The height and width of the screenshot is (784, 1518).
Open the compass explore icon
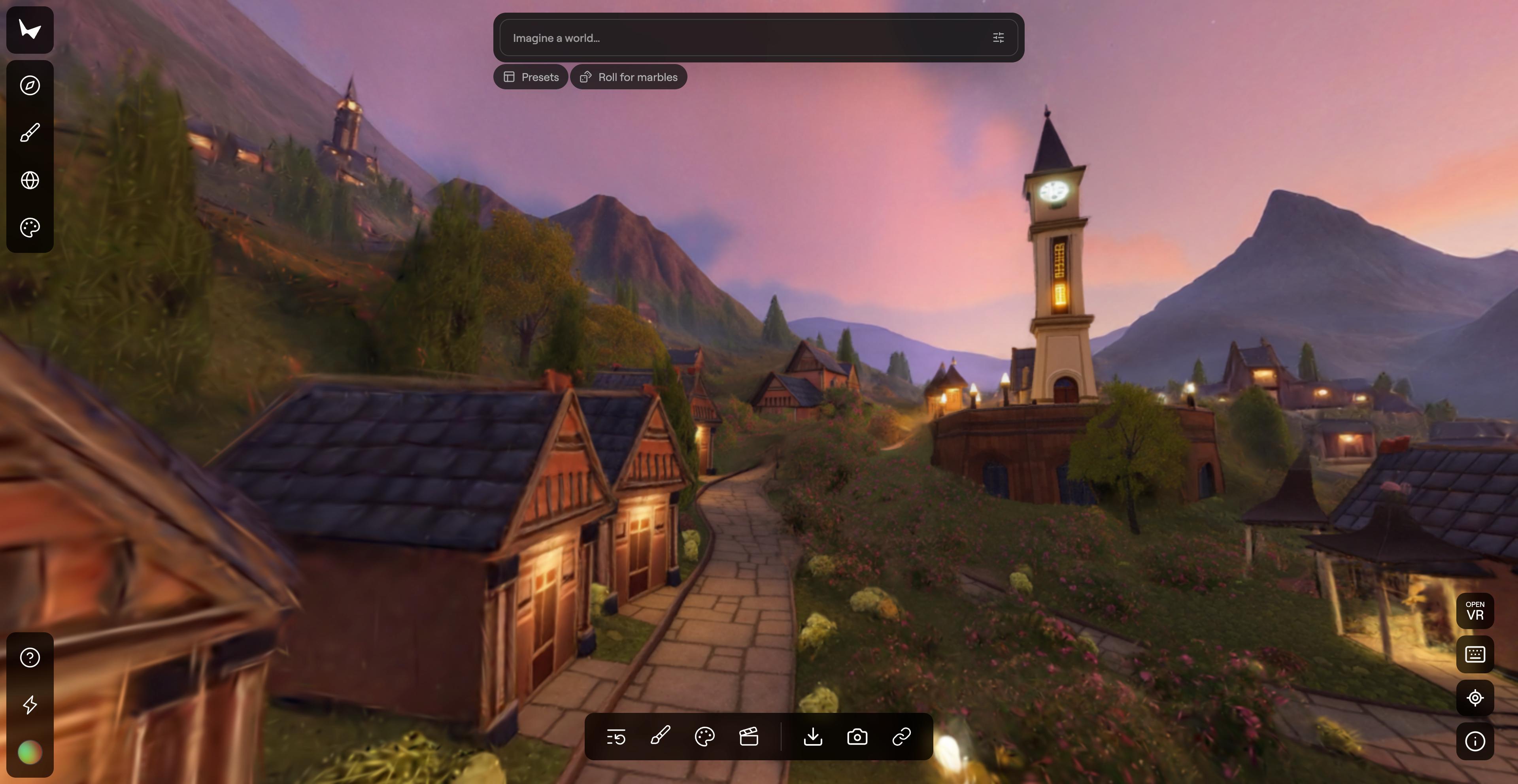coord(30,85)
